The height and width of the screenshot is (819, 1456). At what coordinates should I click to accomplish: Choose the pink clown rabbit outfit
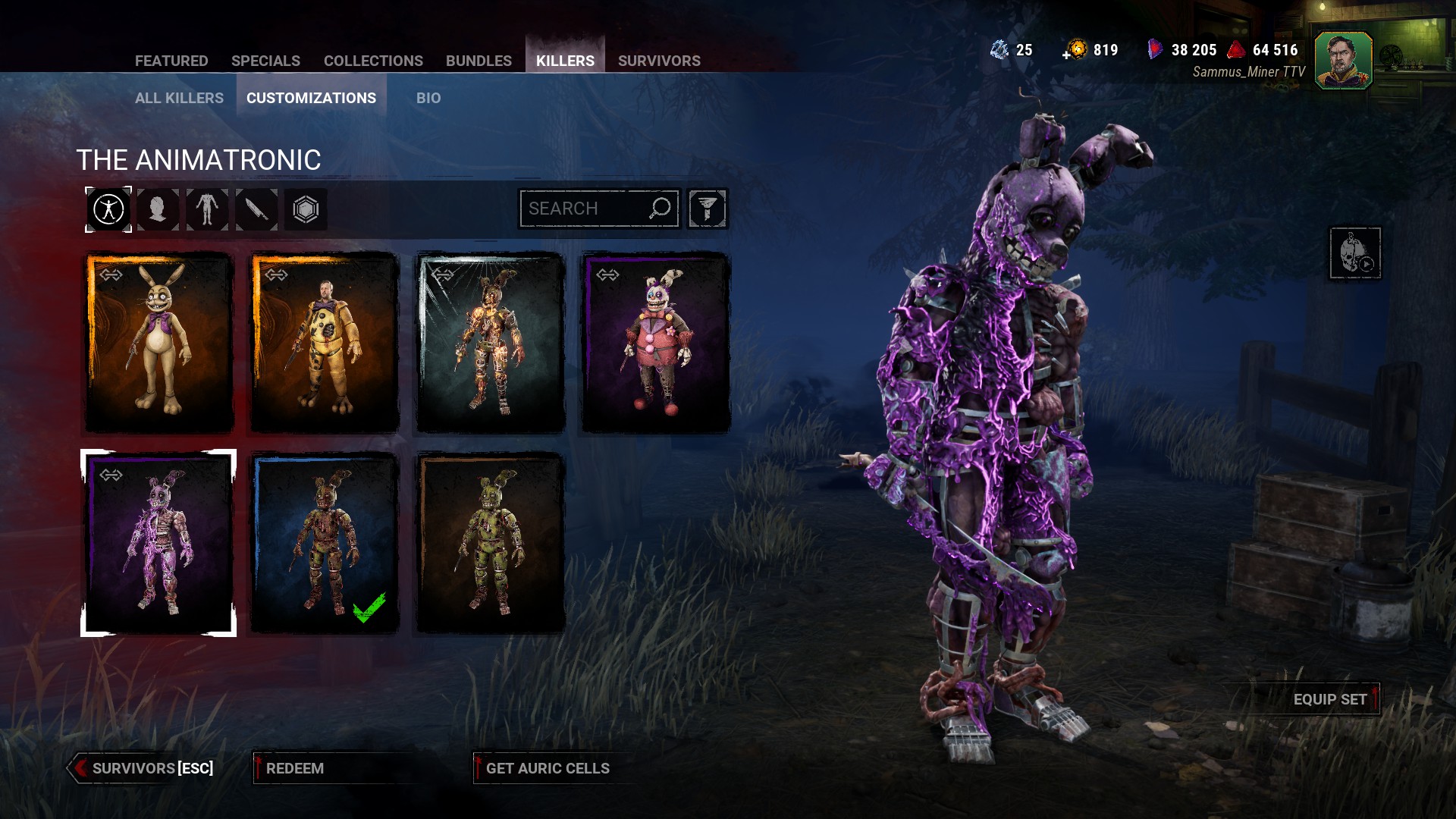655,343
